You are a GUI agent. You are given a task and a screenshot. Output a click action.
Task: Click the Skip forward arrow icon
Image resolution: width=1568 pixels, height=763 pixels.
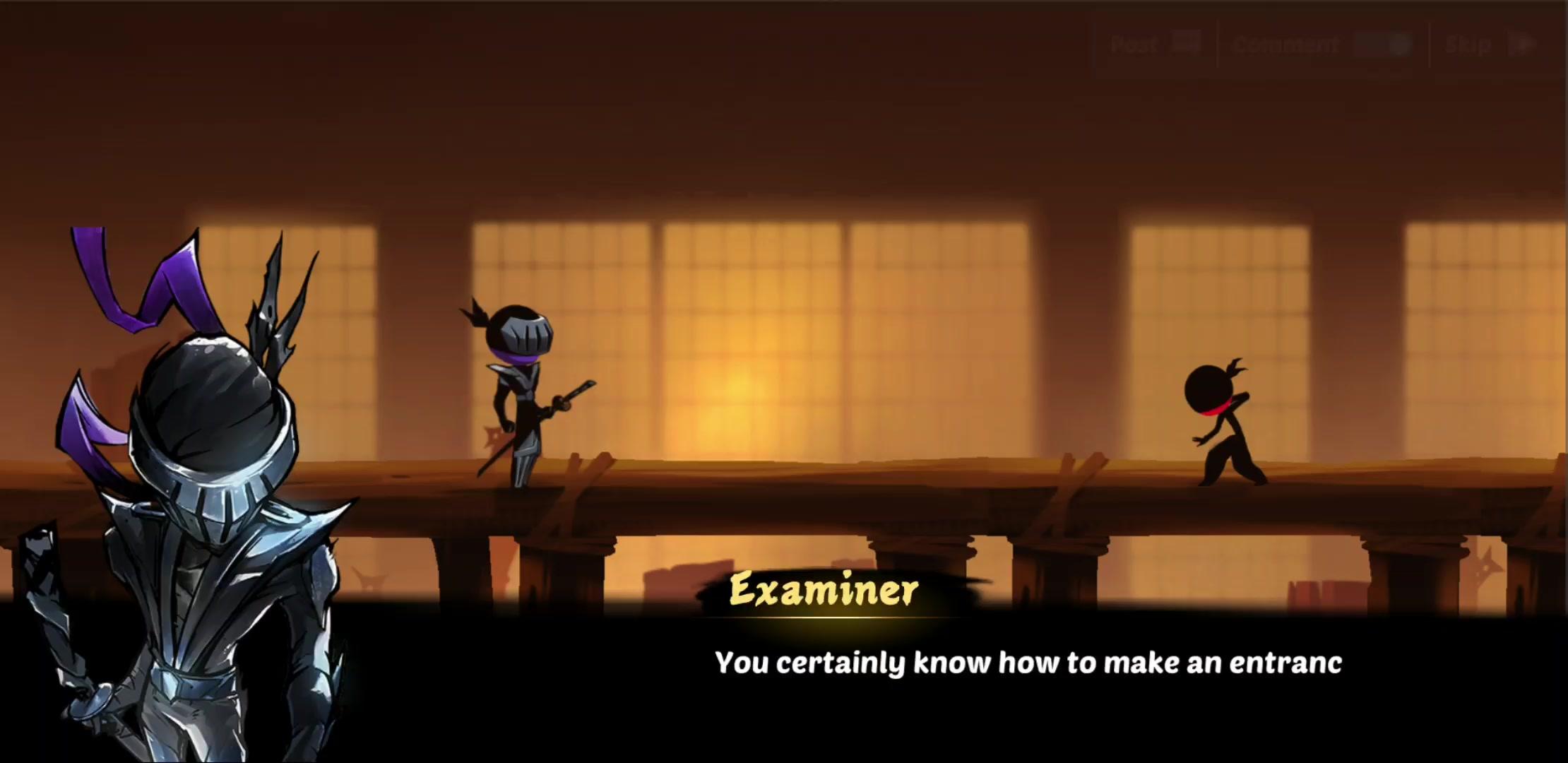(1524, 44)
